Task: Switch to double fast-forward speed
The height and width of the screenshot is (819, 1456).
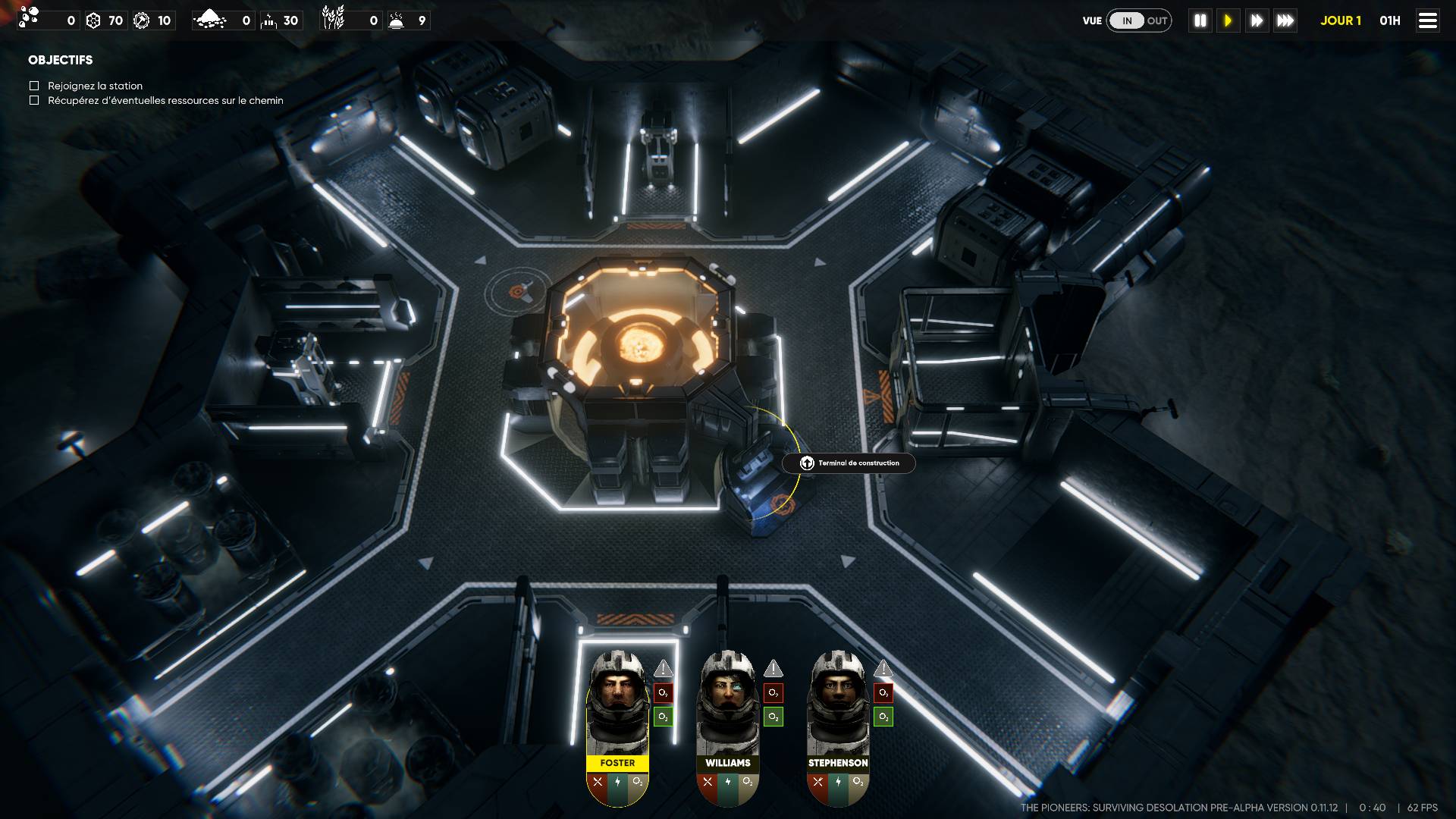Action: pos(1257,21)
